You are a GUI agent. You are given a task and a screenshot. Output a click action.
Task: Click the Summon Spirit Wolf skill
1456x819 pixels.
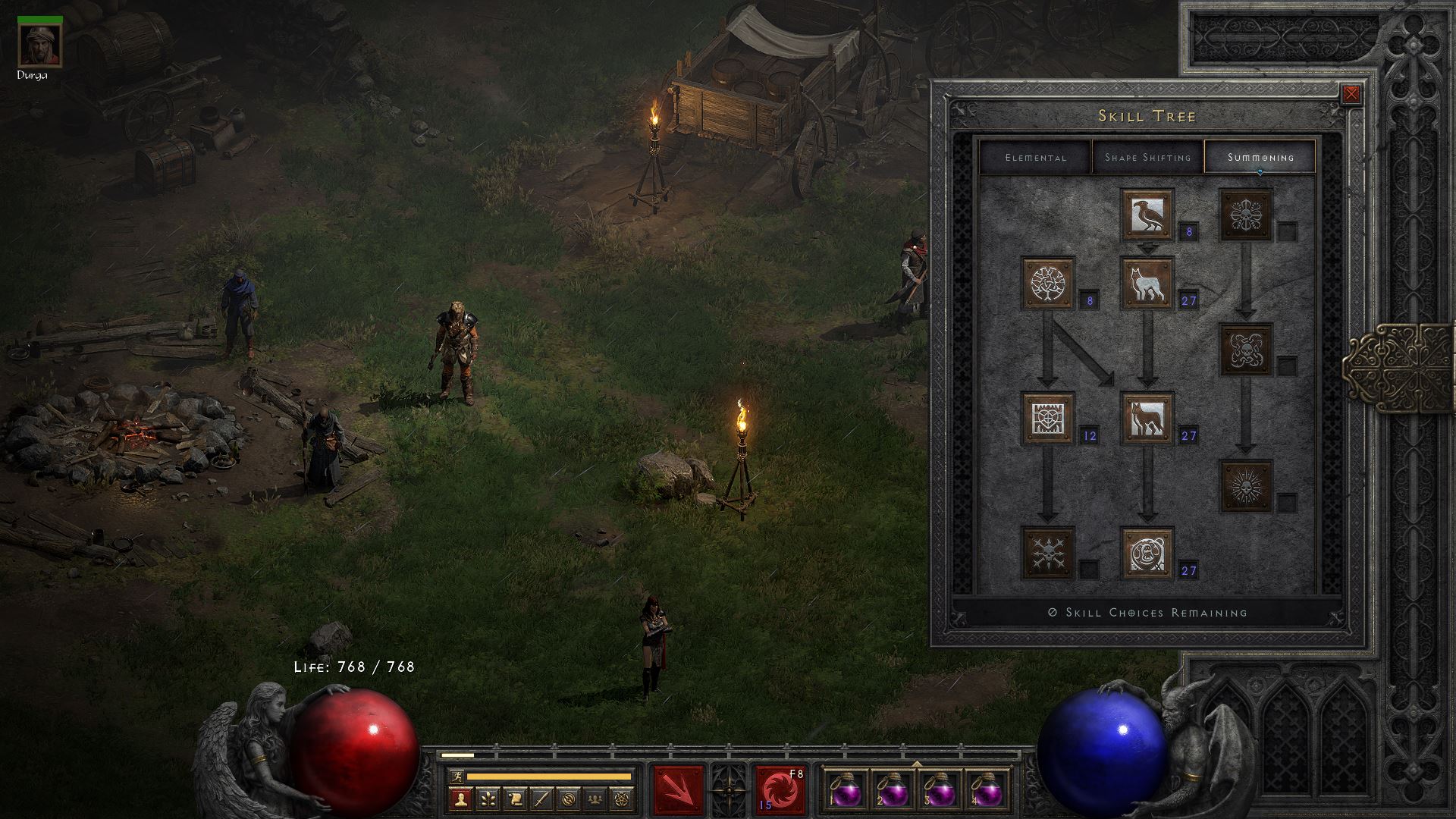pos(1147,284)
